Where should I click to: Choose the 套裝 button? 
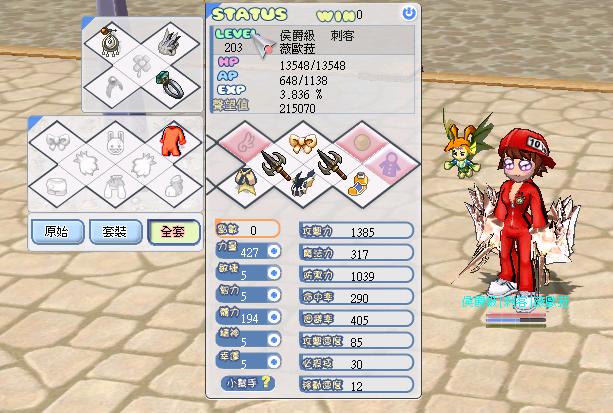pos(114,231)
